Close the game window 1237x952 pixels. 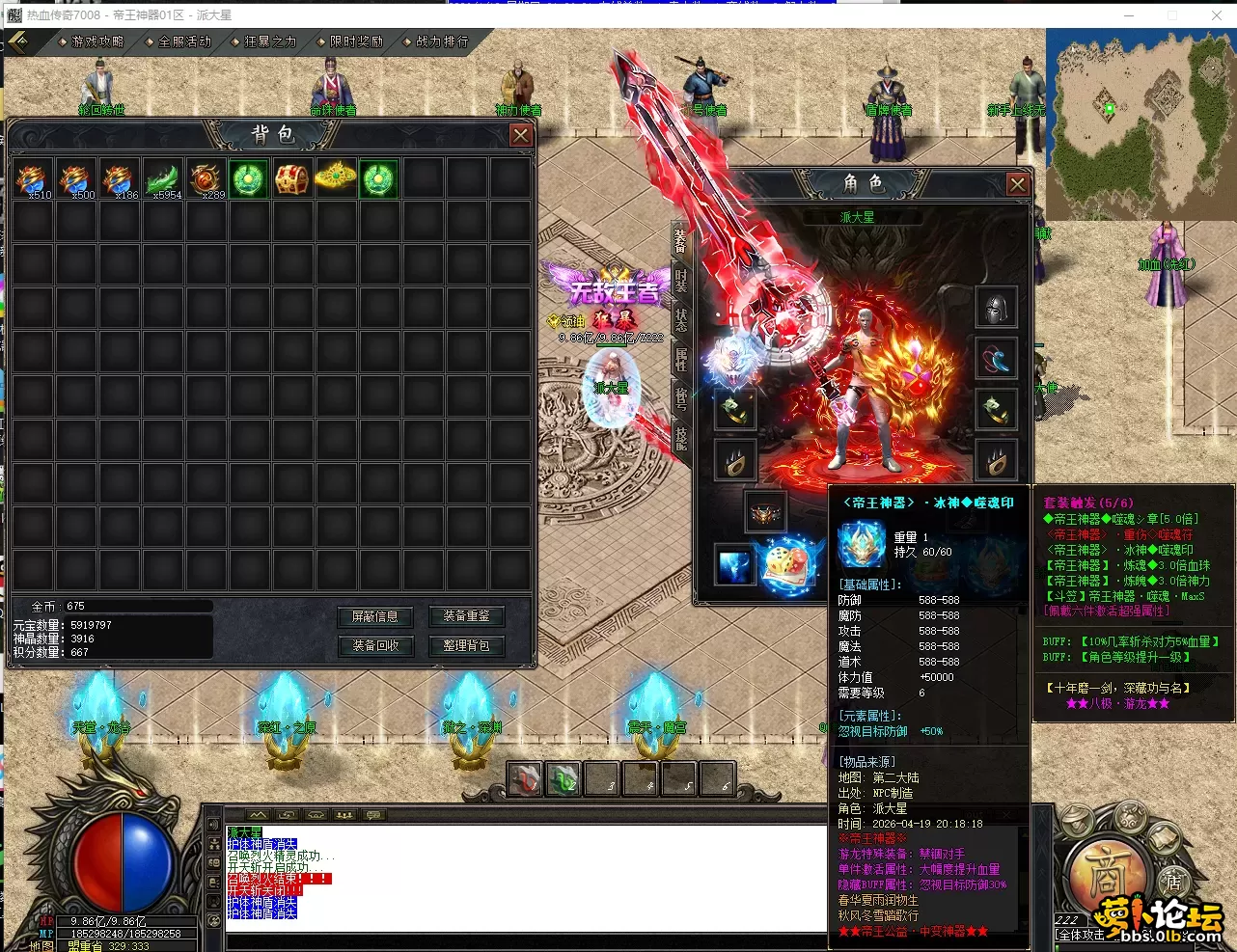[x=1216, y=15]
